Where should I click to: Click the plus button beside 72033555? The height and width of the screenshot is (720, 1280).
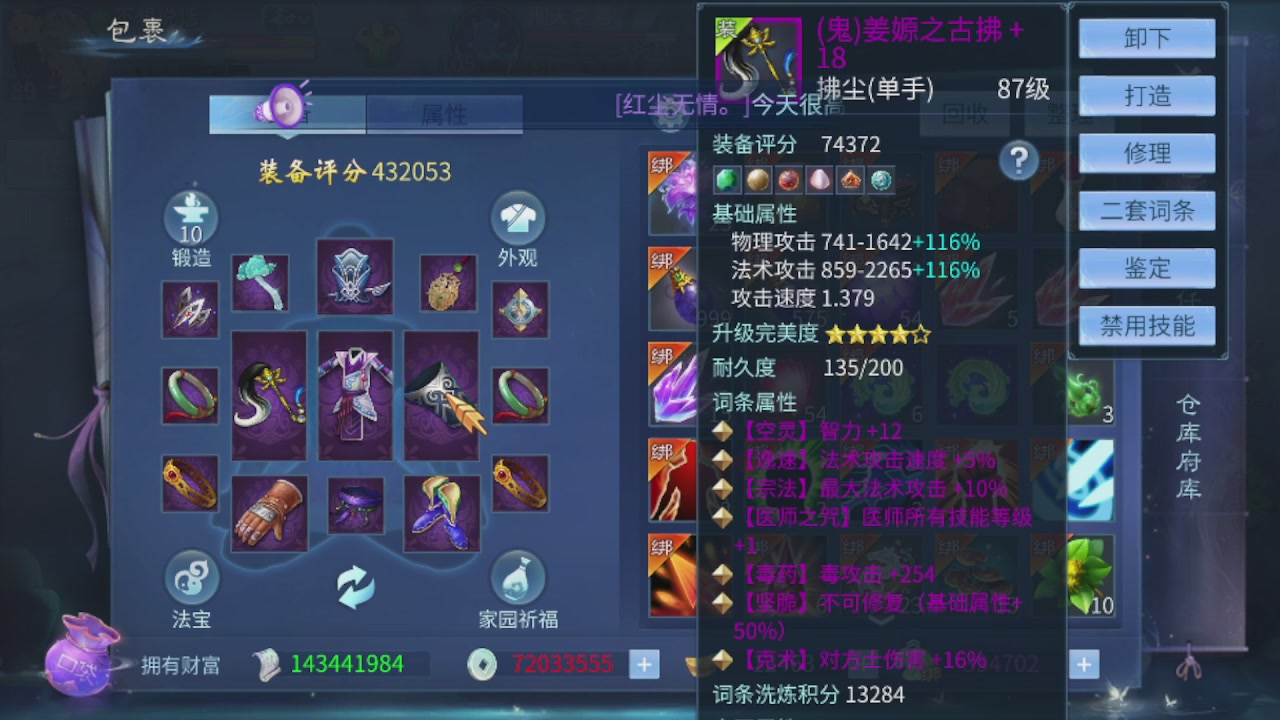point(643,664)
